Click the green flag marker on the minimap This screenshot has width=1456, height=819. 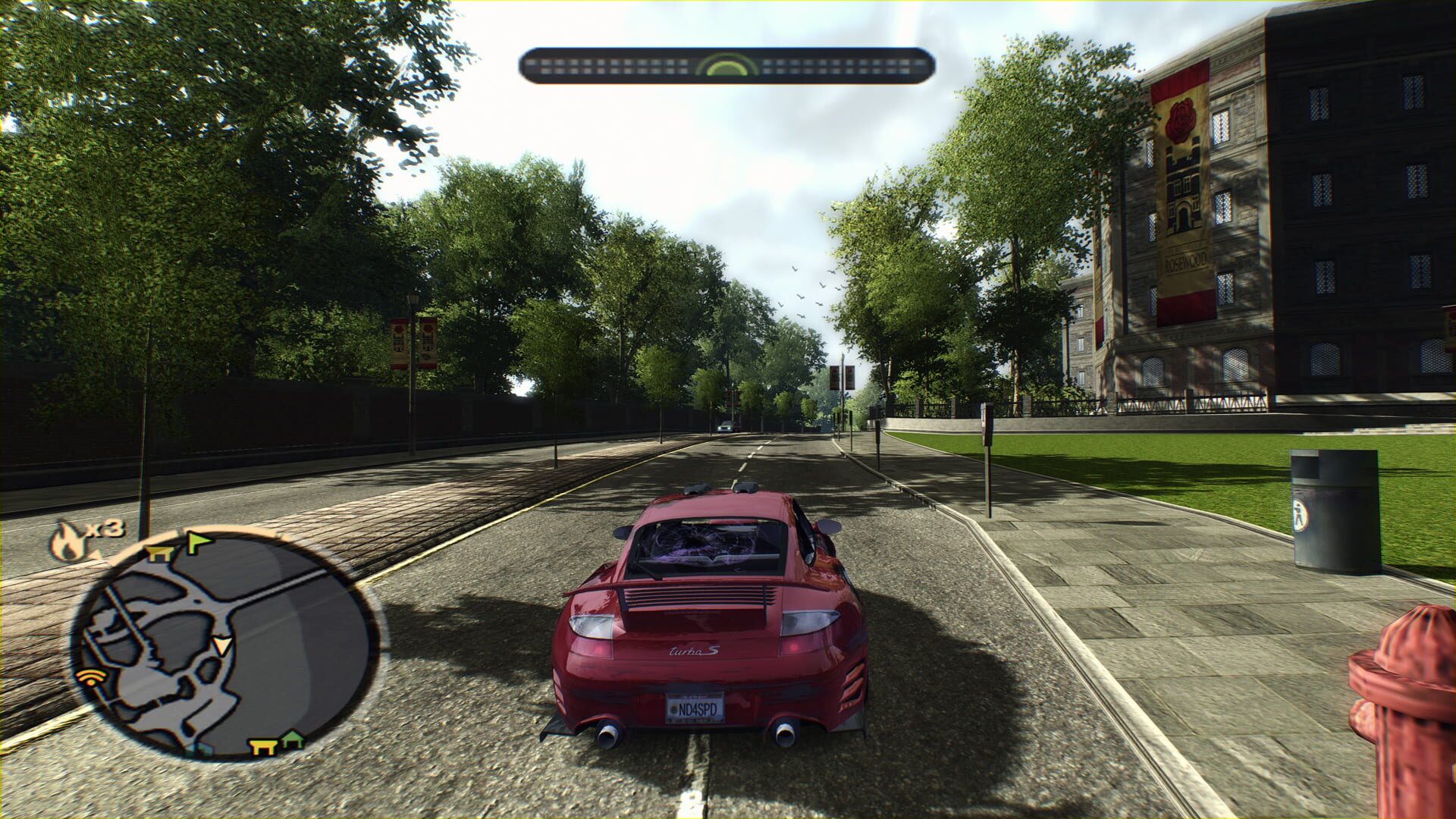coord(196,540)
